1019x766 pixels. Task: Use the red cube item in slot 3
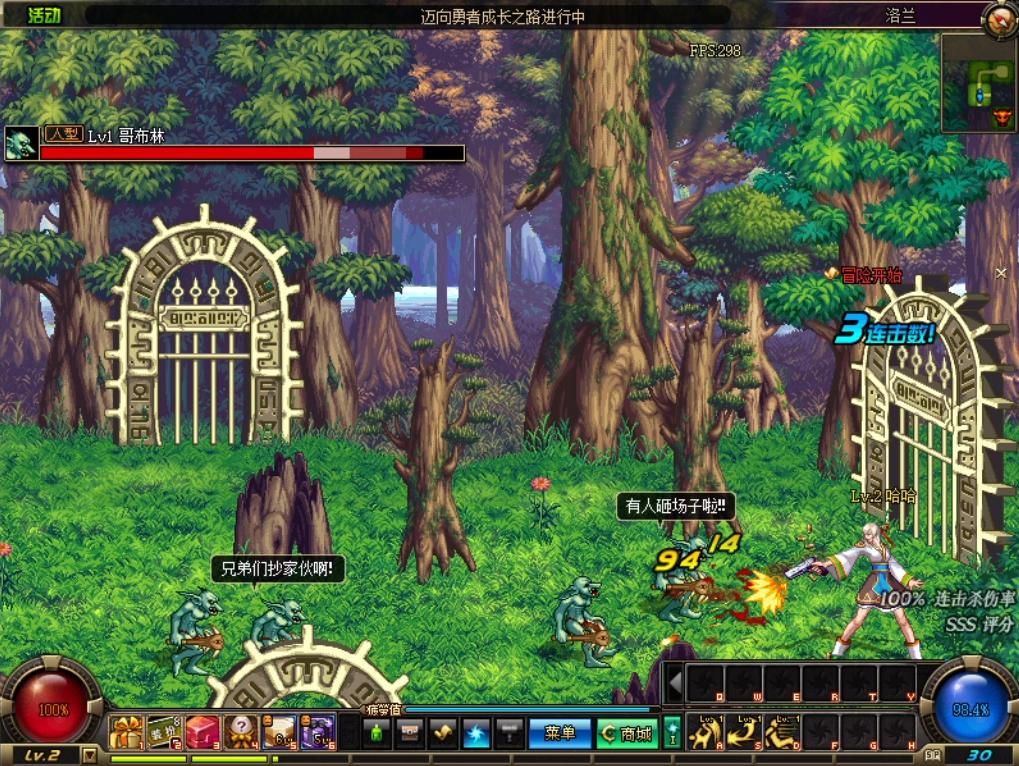pos(202,733)
